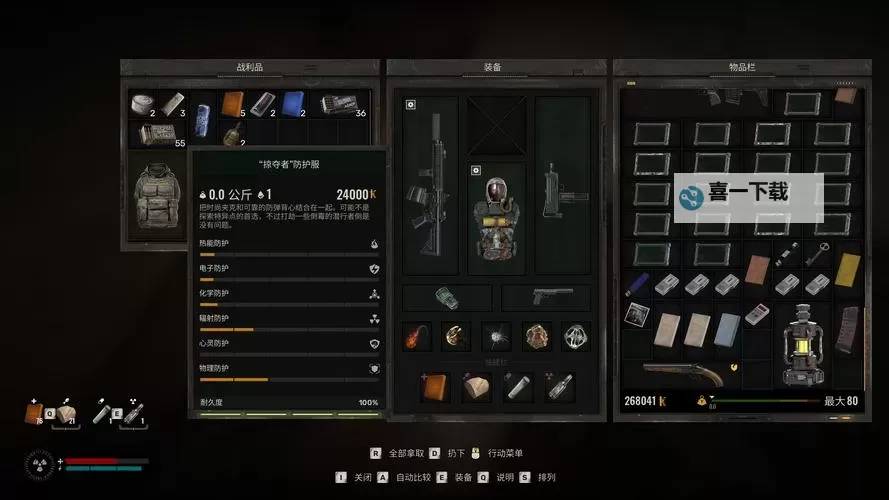Screen dimensions: 889x500
Task: Click the 喜一下载 watermark overlay
Action: pos(748,195)
